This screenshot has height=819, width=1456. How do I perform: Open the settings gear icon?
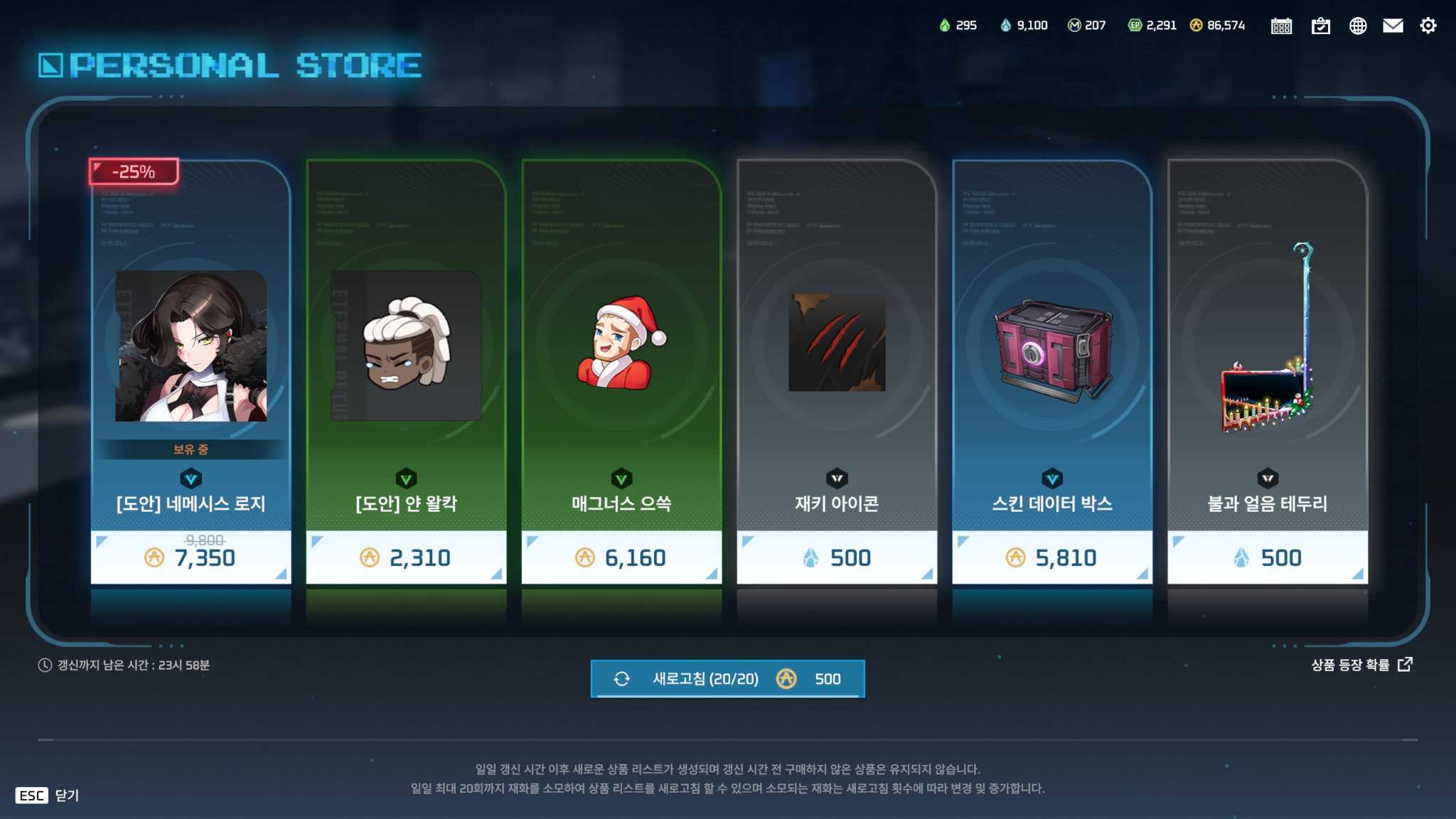1429,25
